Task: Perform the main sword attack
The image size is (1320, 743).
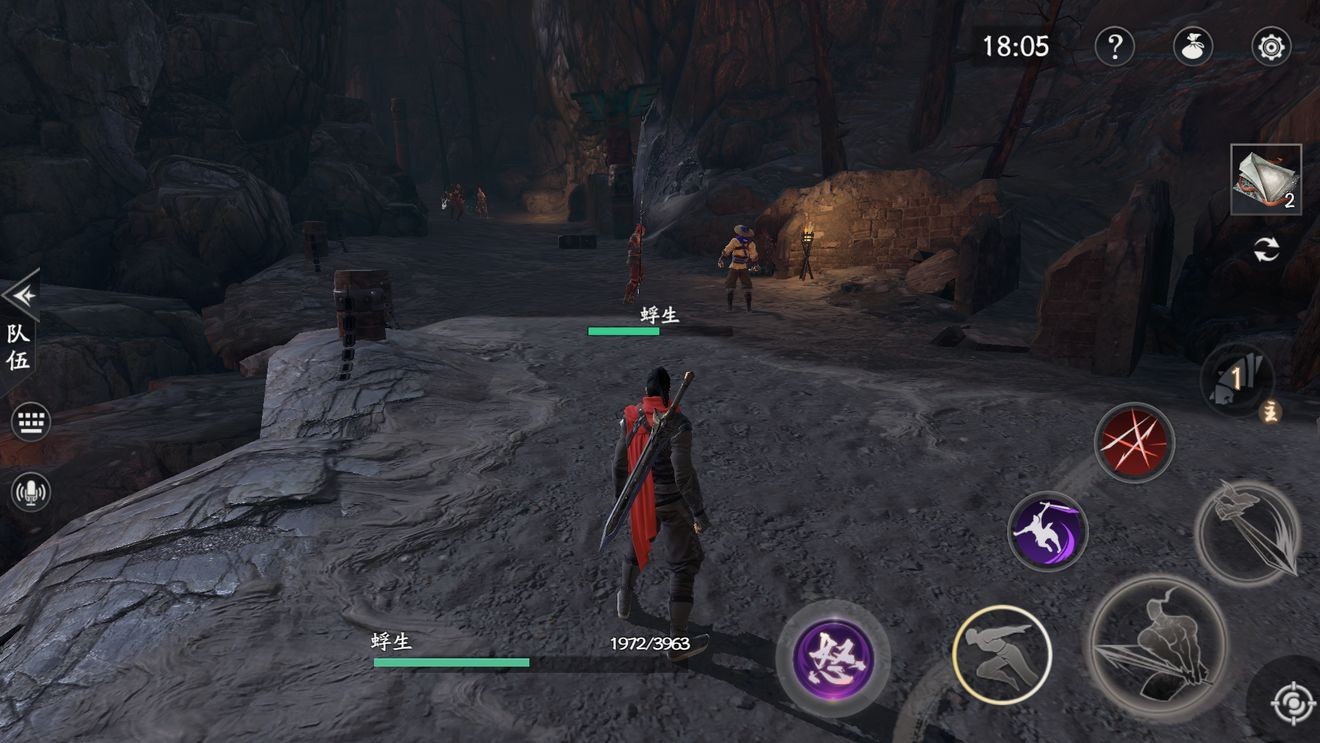Action: click(x=1157, y=645)
